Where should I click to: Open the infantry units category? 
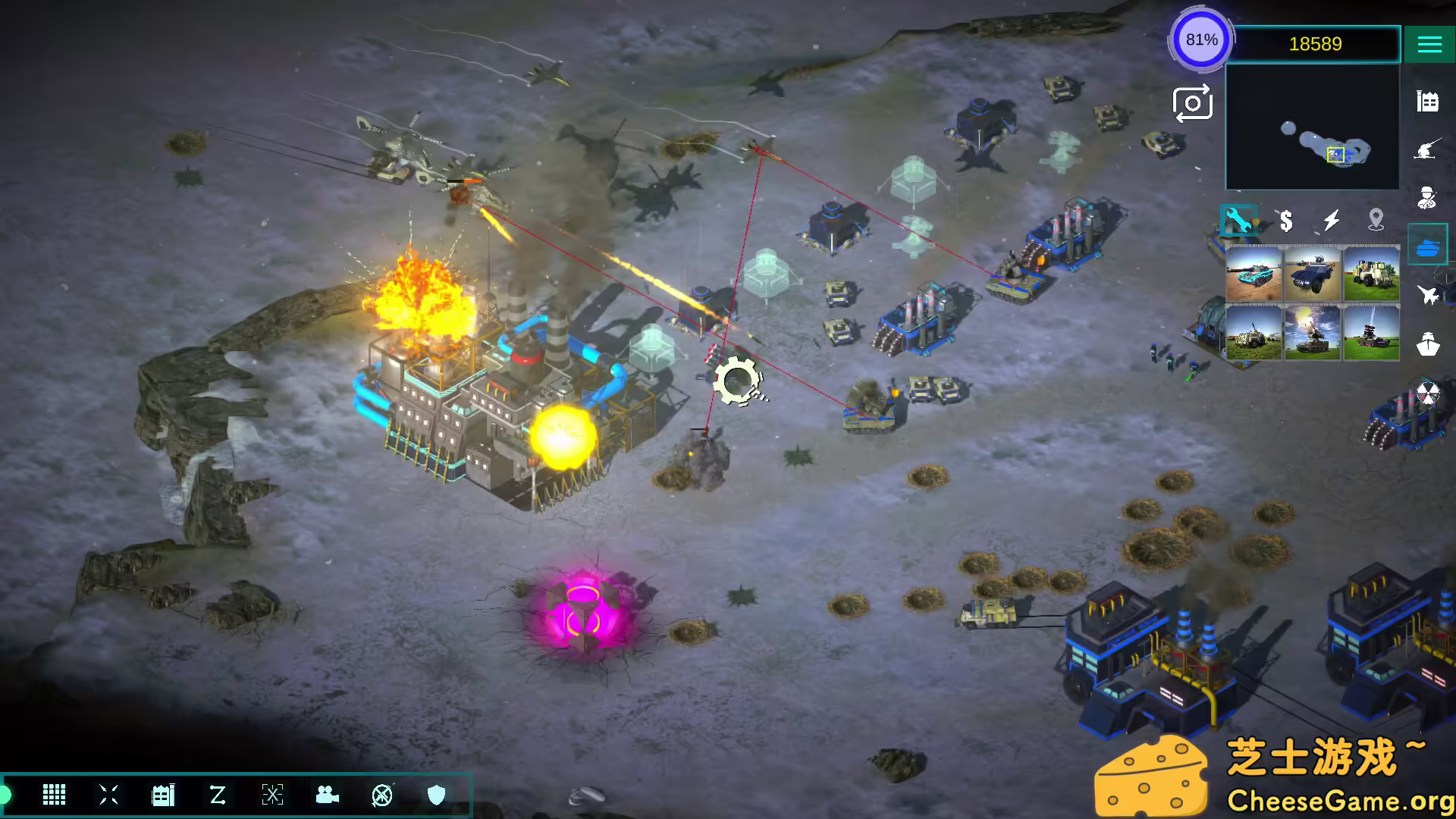tap(1429, 196)
